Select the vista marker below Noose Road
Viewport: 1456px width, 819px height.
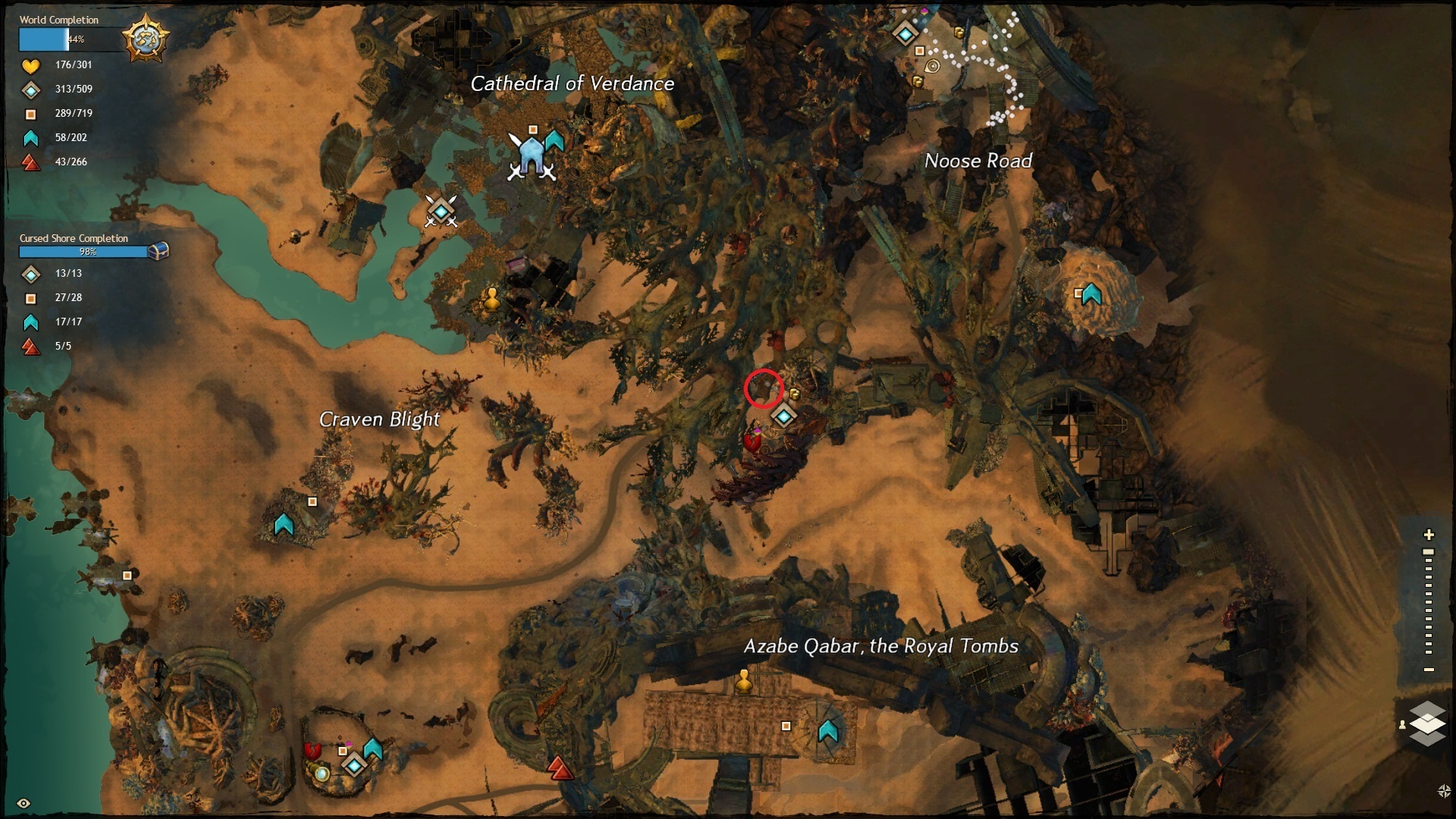[x=1091, y=293]
